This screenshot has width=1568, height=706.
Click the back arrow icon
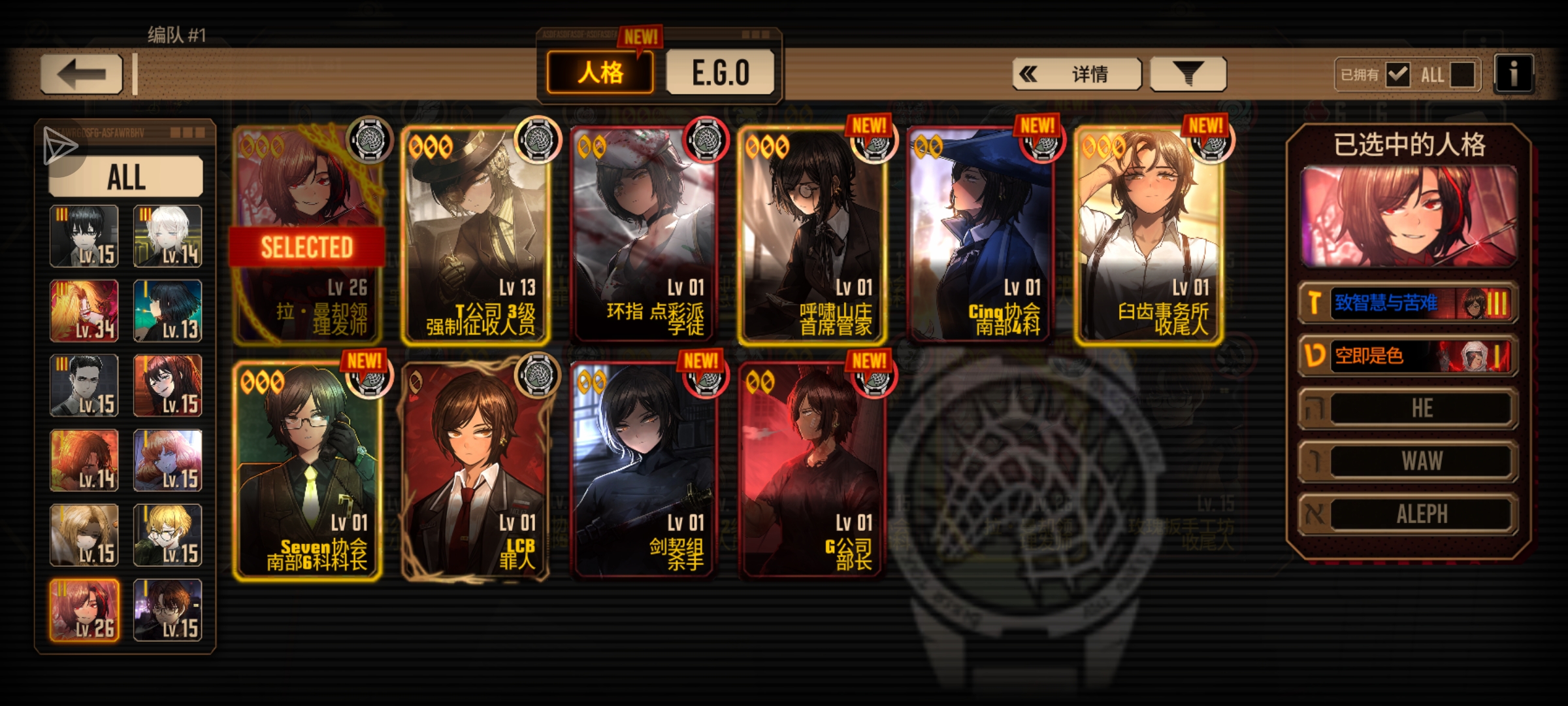pos(82,74)
